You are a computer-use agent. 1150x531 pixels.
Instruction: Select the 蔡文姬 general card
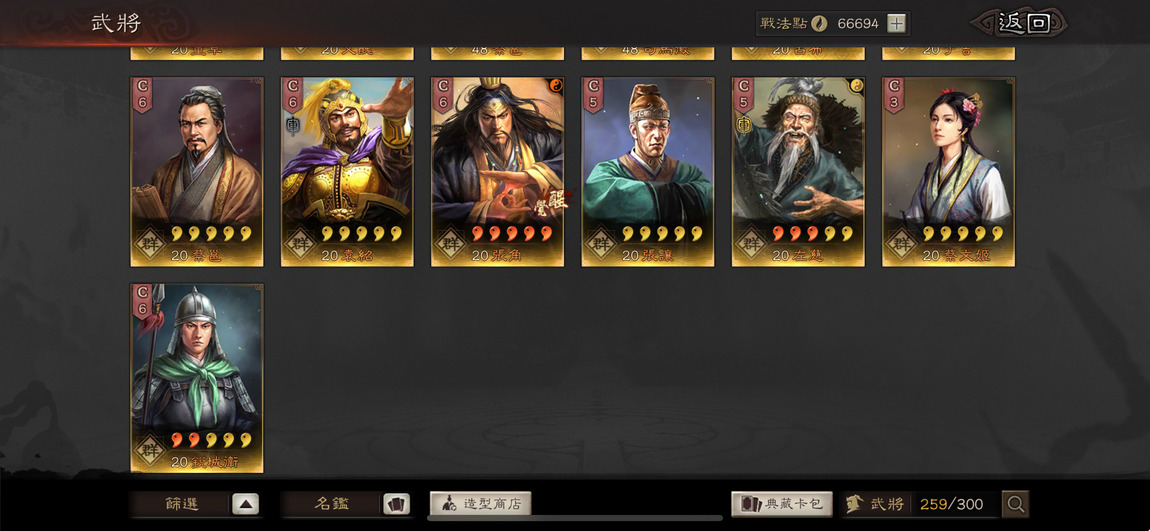(x=948, y=171)
